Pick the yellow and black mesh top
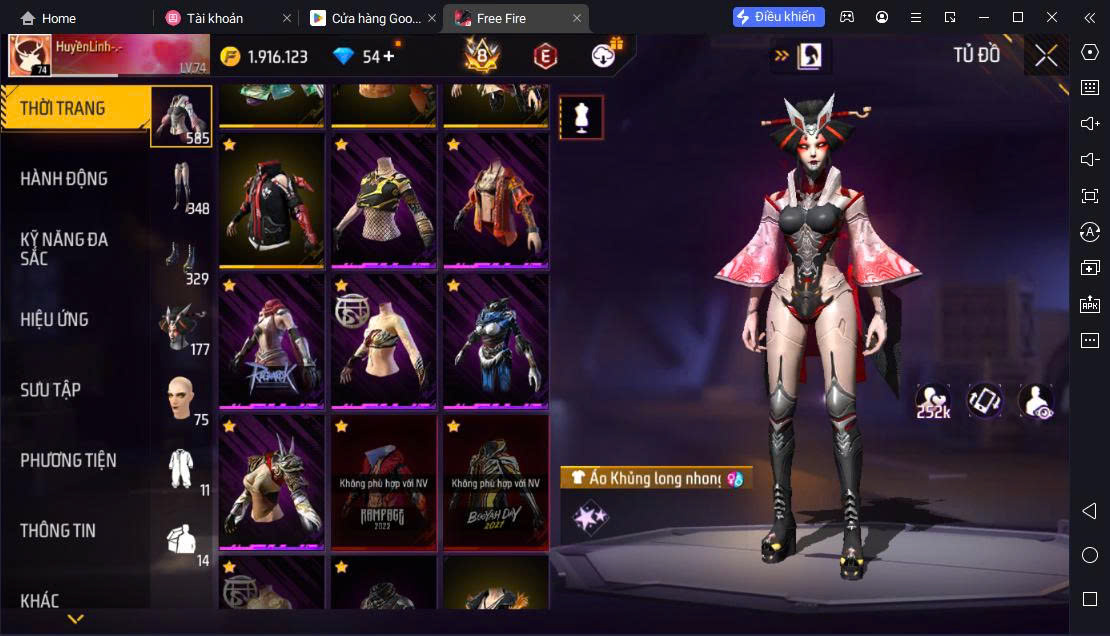The image size is (1110, 636). click(x=383, y=201)
